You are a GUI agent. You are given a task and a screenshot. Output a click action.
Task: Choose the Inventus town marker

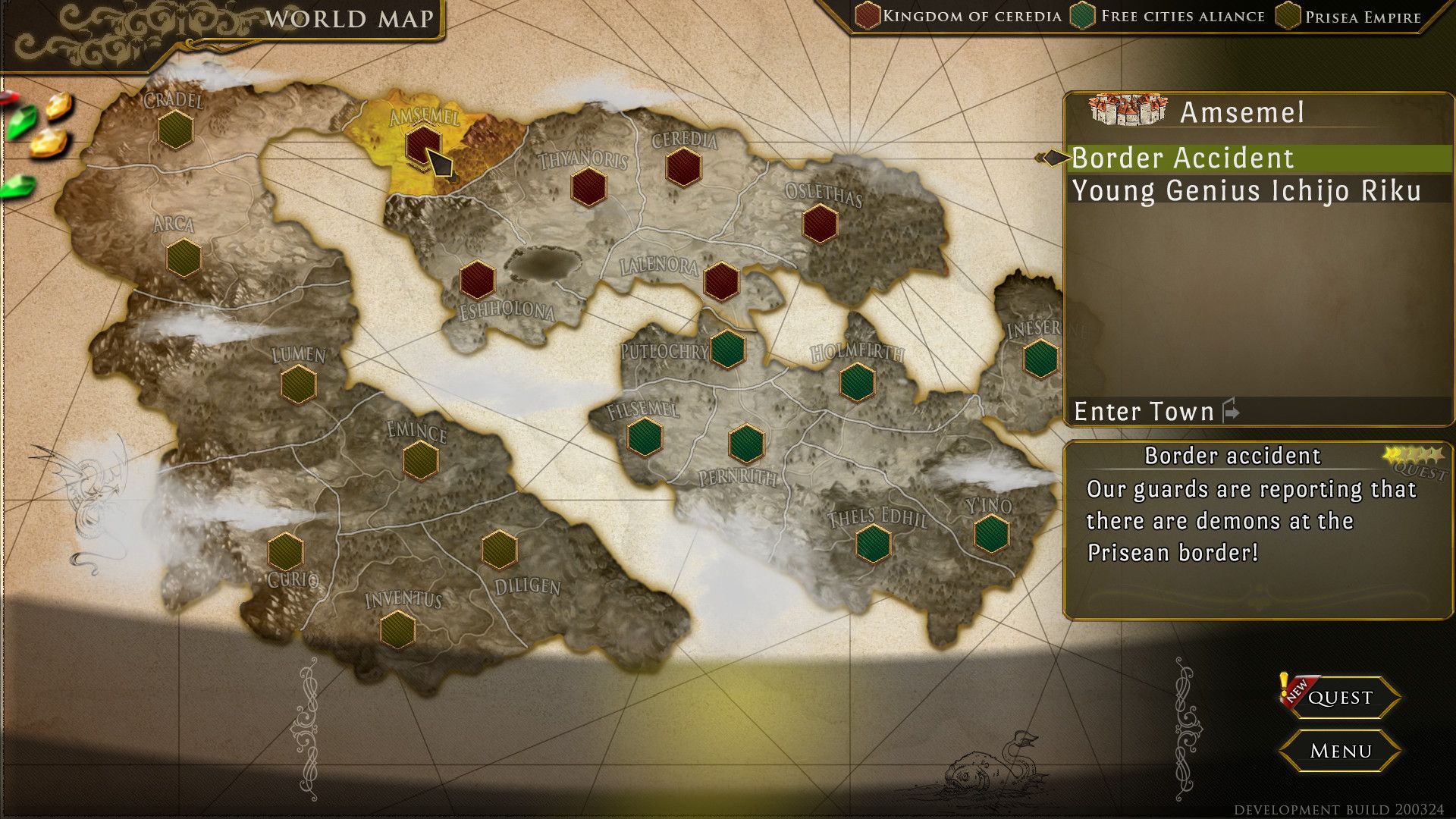tap(397, 629)
